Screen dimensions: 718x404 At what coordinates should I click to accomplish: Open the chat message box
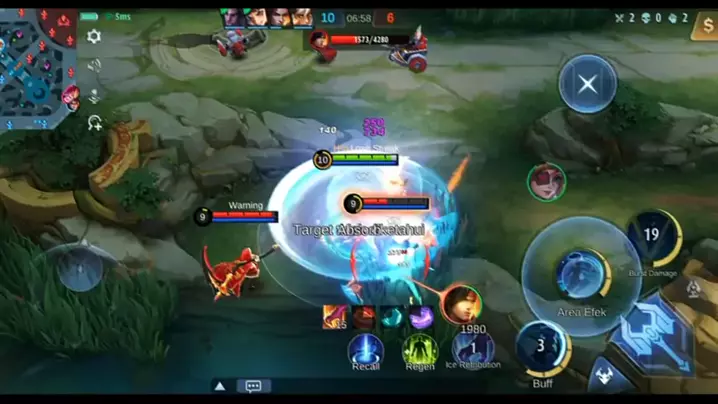pos(253,386)
